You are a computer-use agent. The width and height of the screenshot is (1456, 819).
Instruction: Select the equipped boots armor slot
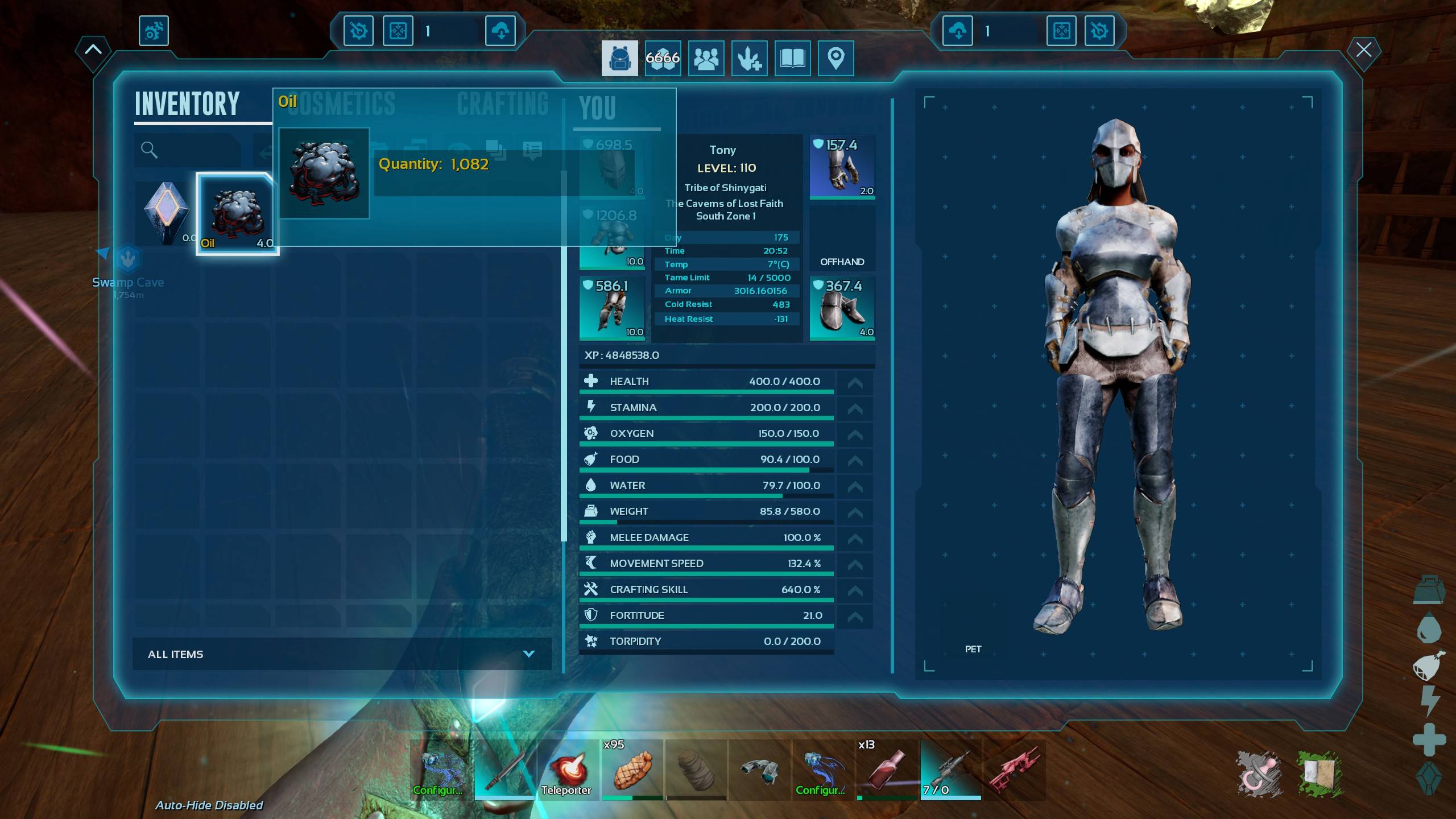coord(842,308)
